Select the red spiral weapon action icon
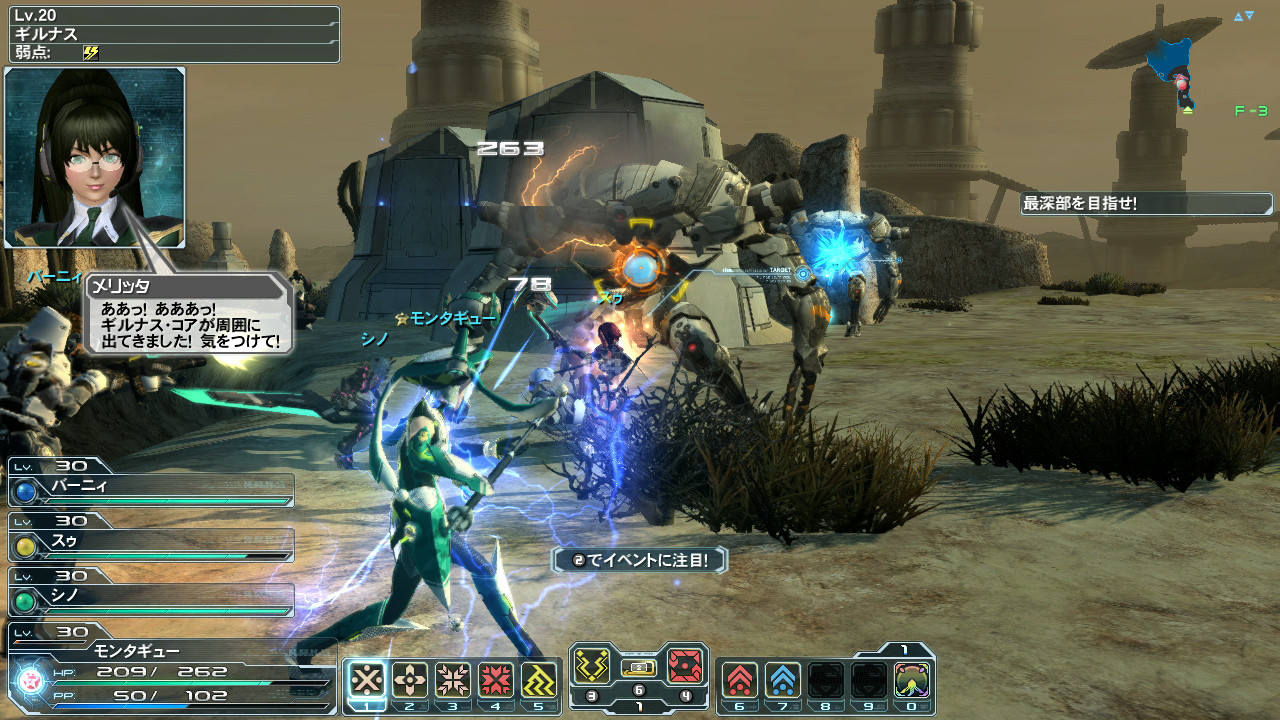The image size is (1280, 720). point(685,665)
